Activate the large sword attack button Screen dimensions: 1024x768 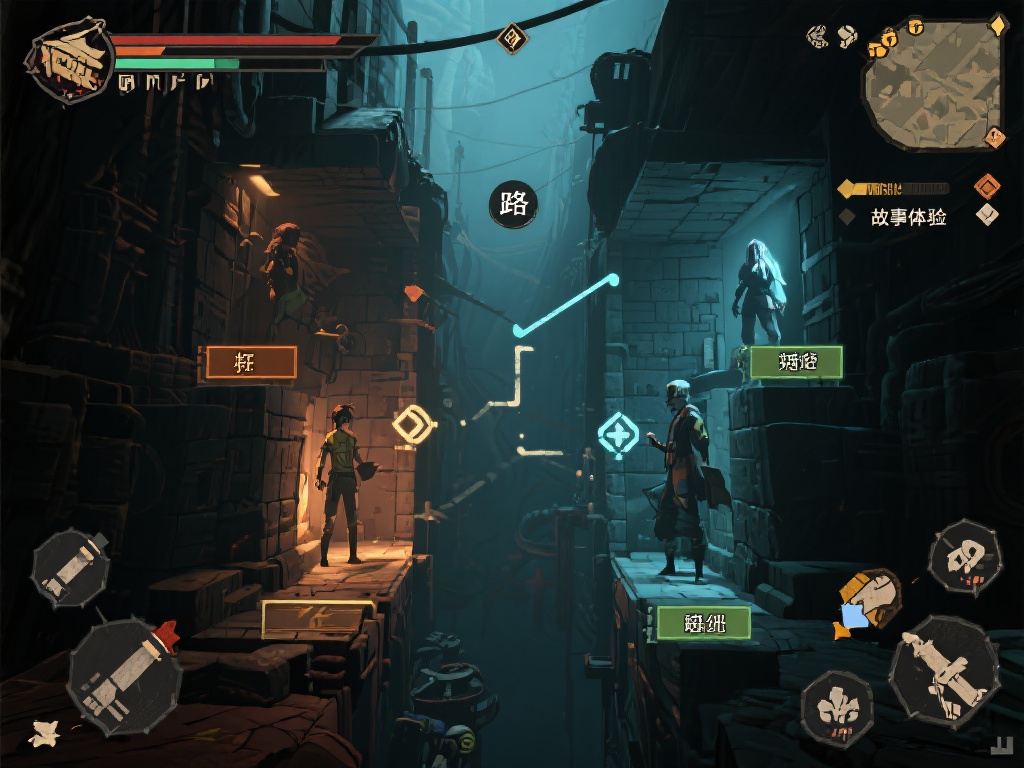point(943,667)
